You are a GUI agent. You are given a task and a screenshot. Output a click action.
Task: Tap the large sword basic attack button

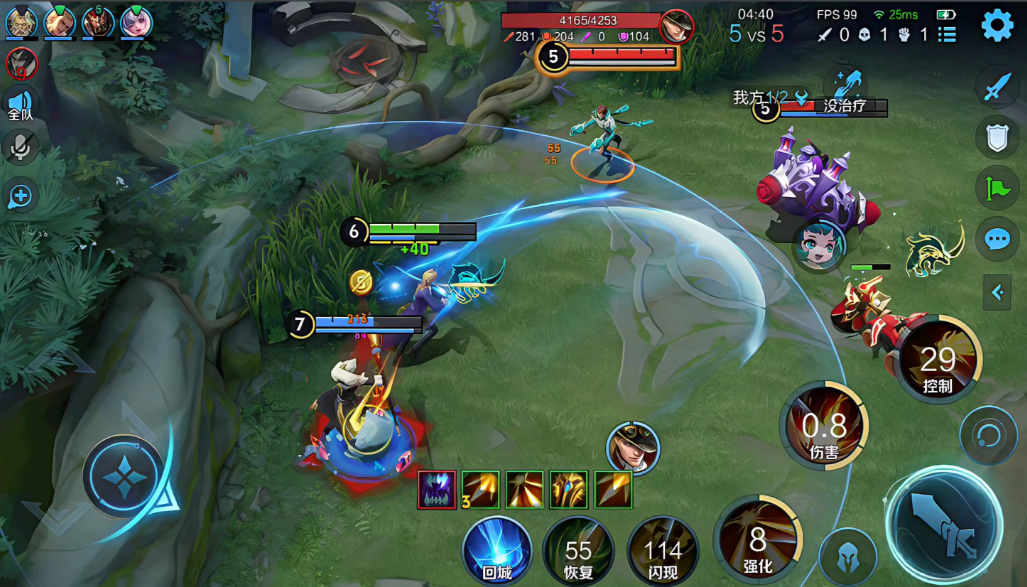(x=943, y=526)
